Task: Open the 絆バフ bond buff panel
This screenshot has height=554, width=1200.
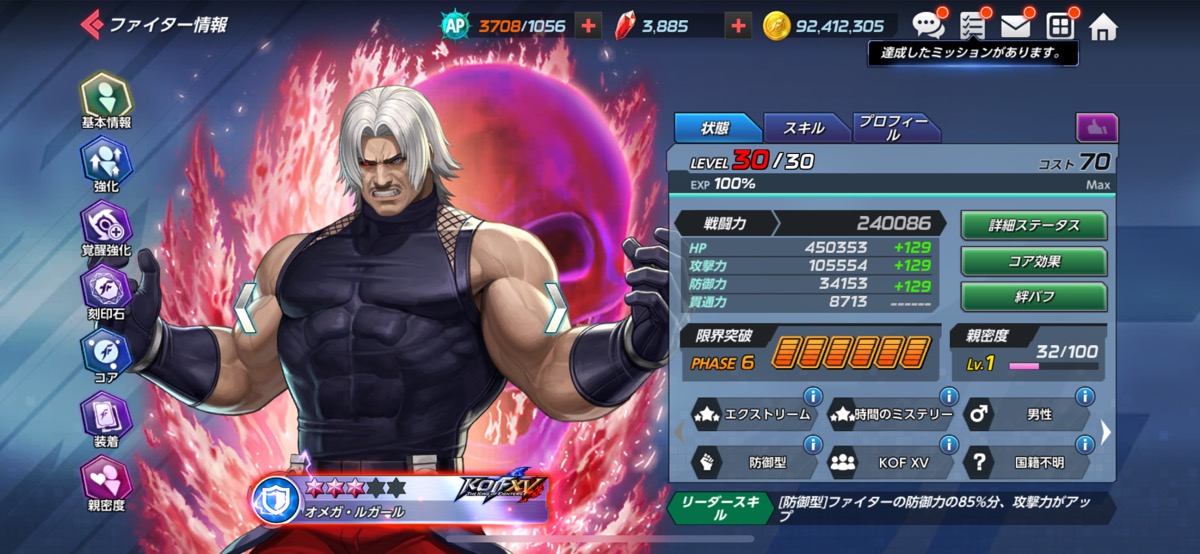Action: point(1034,297)
